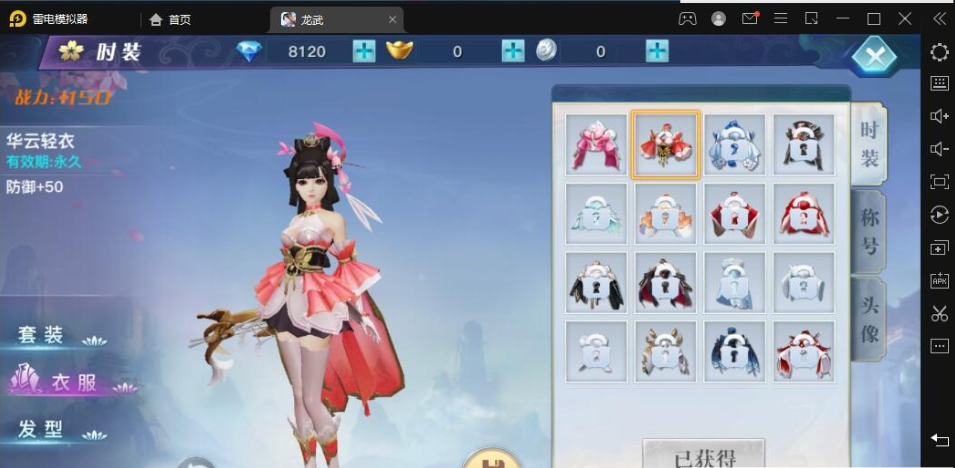Close the 龙武 emulator tab

393,19
